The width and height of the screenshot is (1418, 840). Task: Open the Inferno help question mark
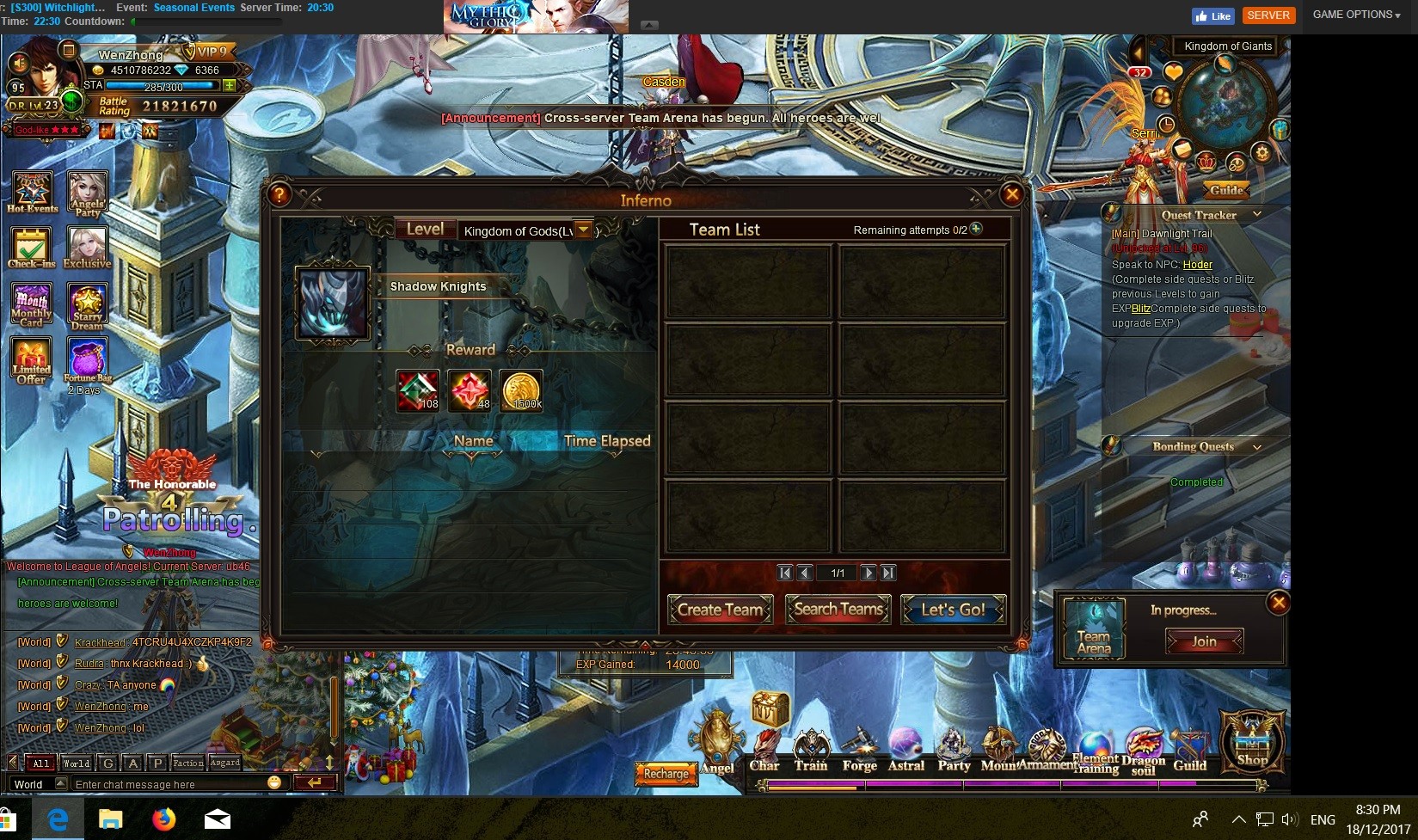279,194
